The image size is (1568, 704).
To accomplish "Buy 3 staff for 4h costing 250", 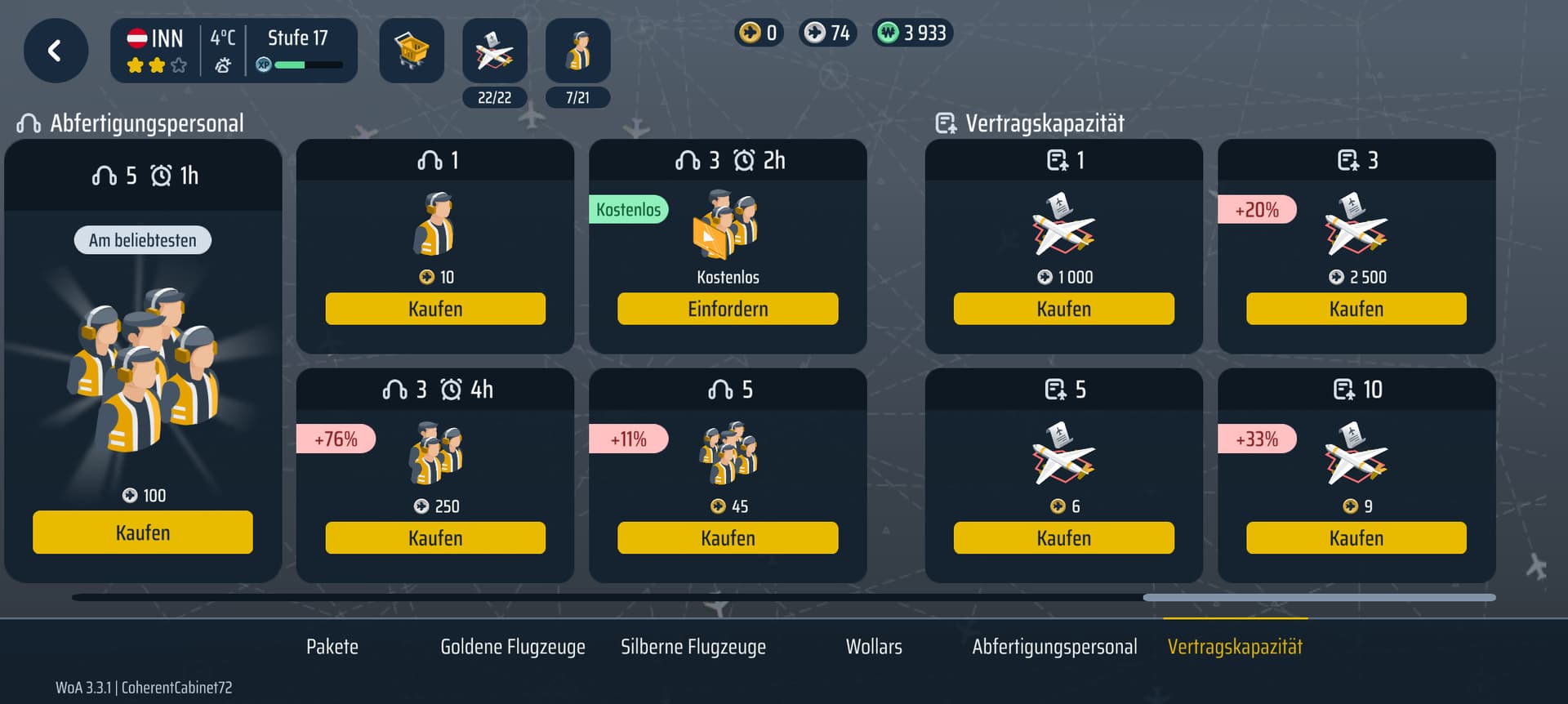I will (x=435, y=538).
